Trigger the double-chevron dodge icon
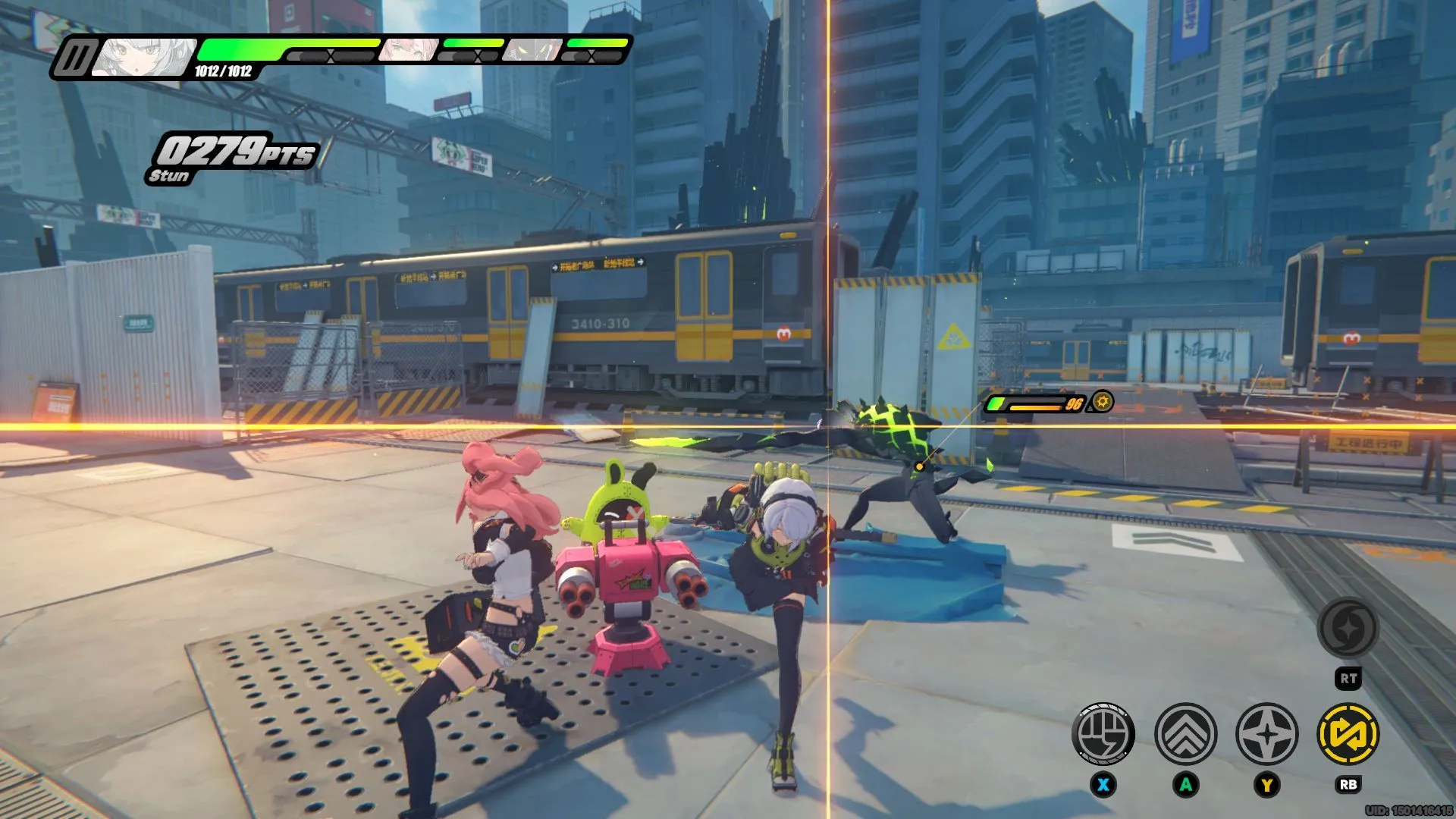This screenshot has height=819, width=1456. point(1185,733)
